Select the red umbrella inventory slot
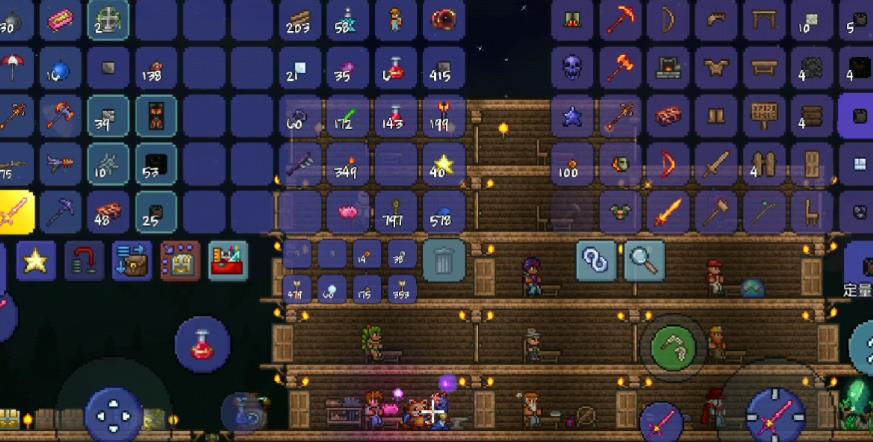The image size is (873, 442). coord(14,67)
